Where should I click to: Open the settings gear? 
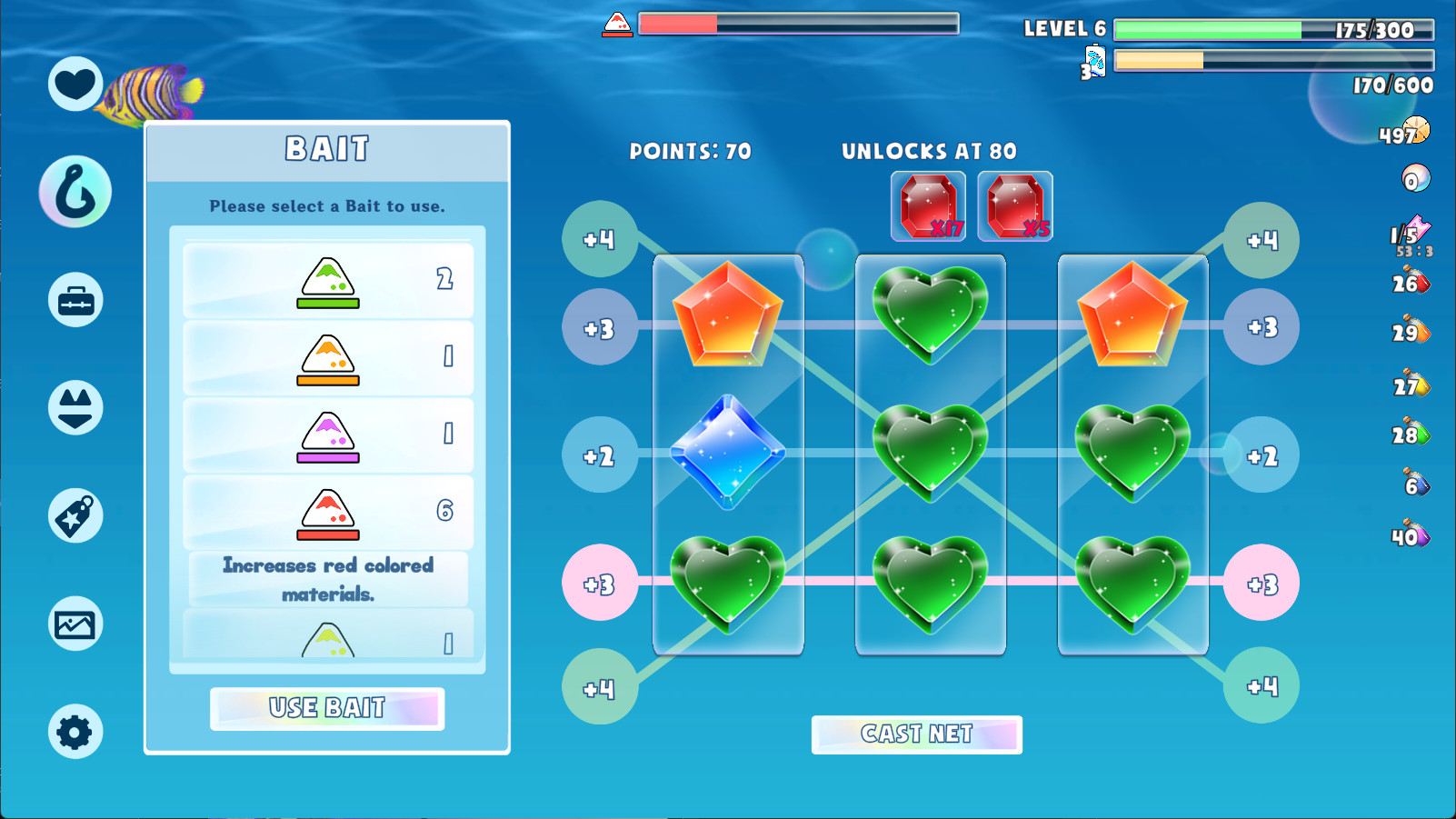pyautogui.click(x=75, y=731)
